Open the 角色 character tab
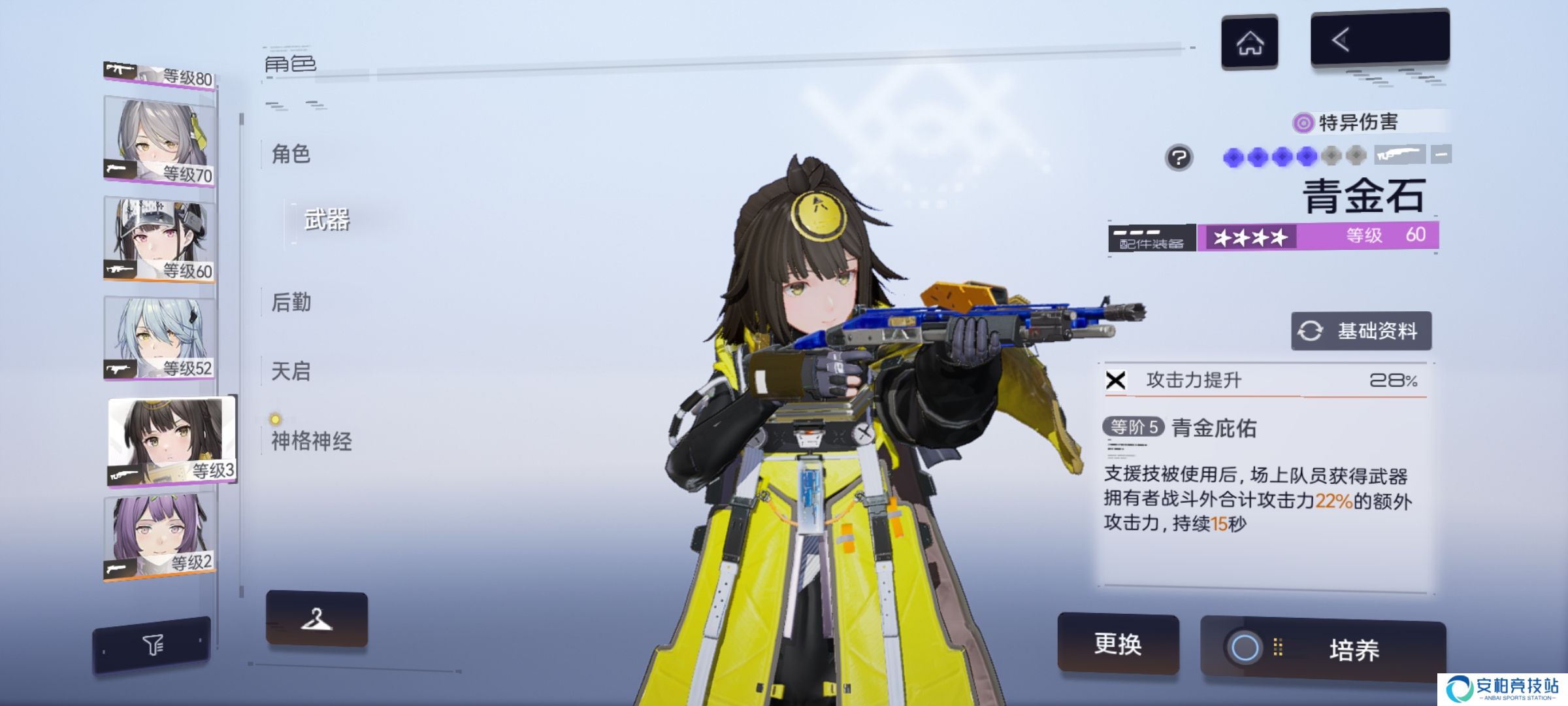1568x706 pixels. pos(291,155)
